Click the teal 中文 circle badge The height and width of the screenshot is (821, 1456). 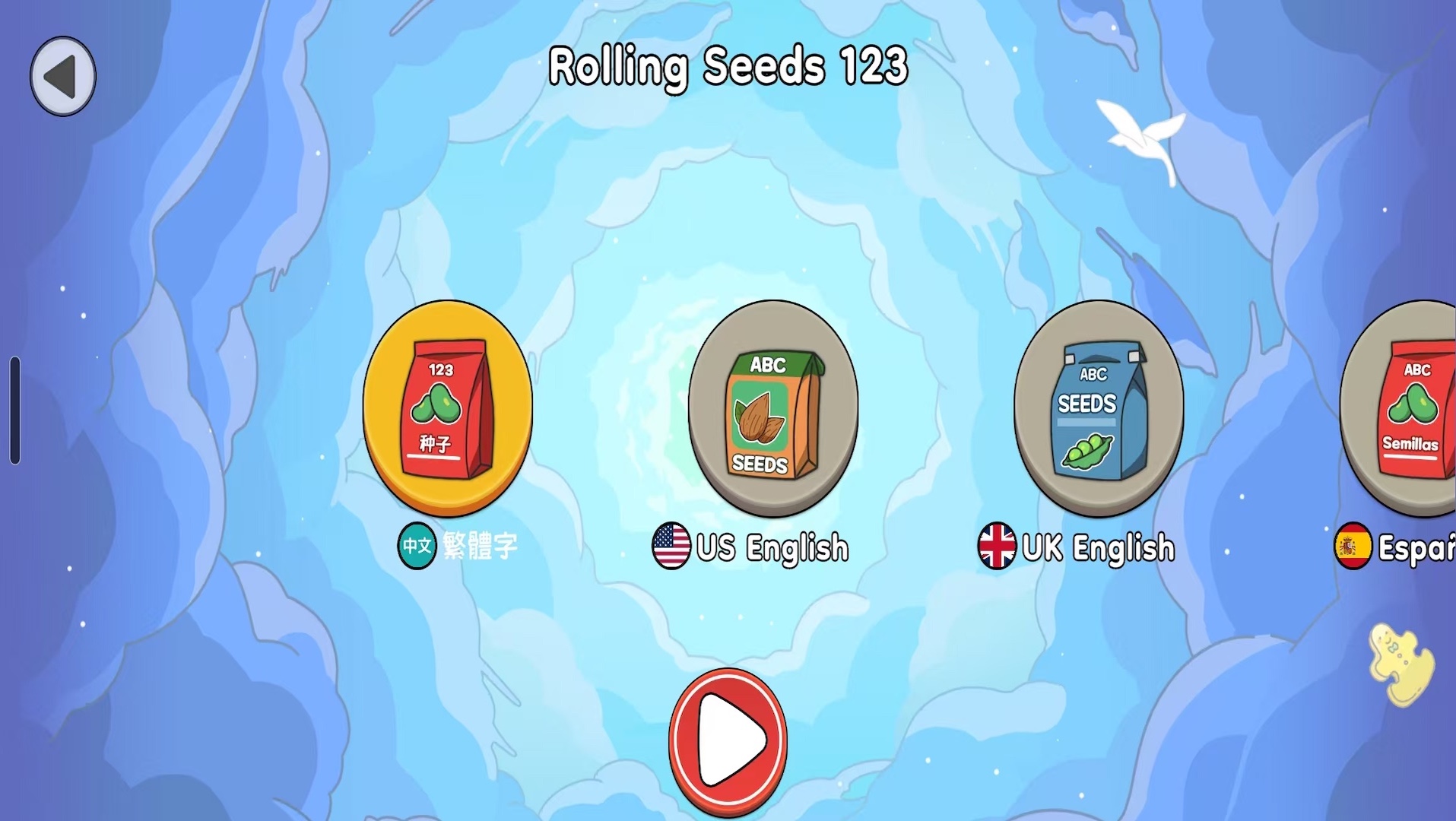[417, 544]
